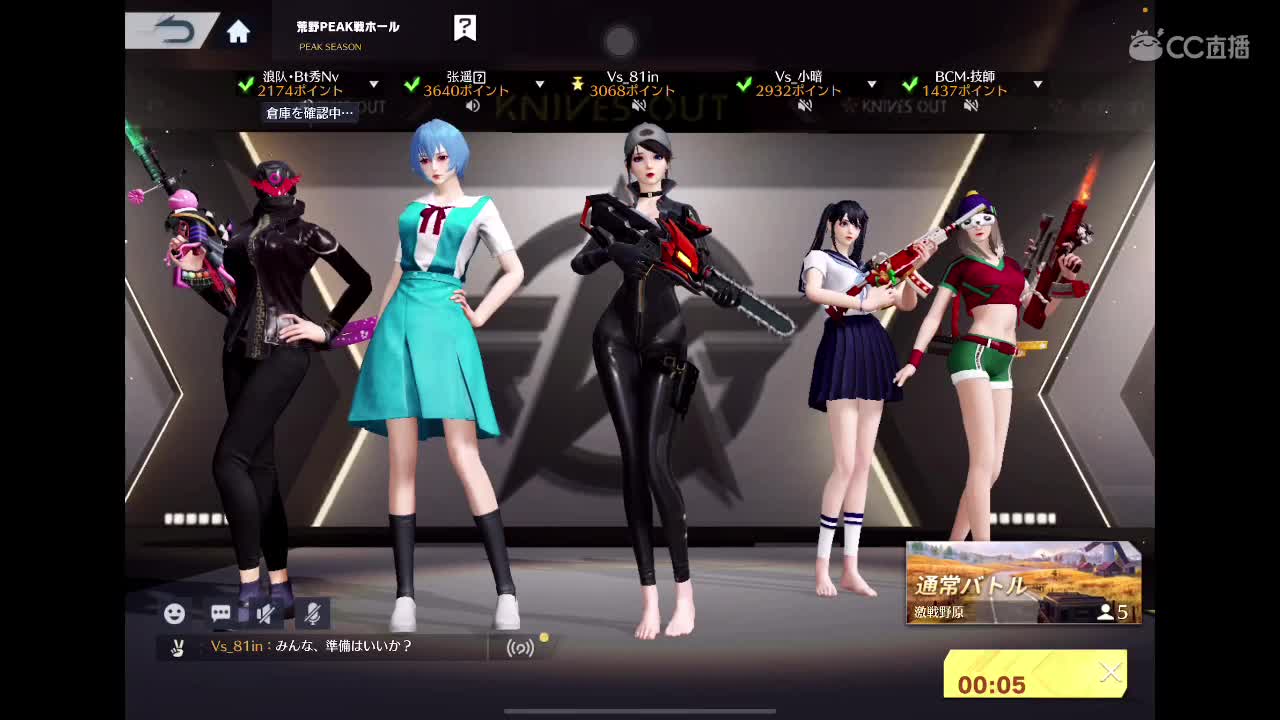The height and width of the screenshot is (720, 1280).
Task: Expand the dropdown beside Vs_81in's points
Action: tap(706, 84)
